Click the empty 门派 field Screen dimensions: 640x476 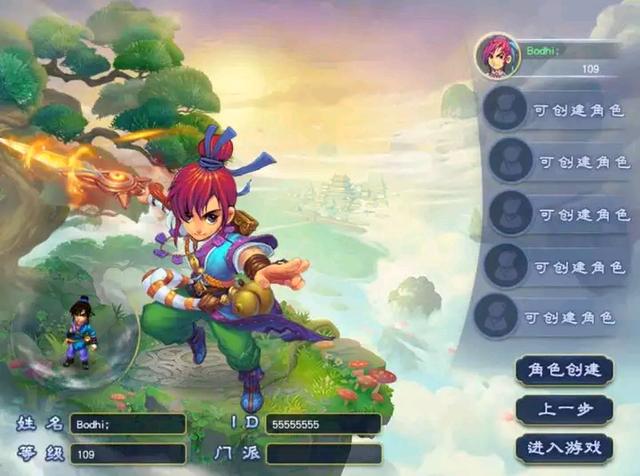322,454
